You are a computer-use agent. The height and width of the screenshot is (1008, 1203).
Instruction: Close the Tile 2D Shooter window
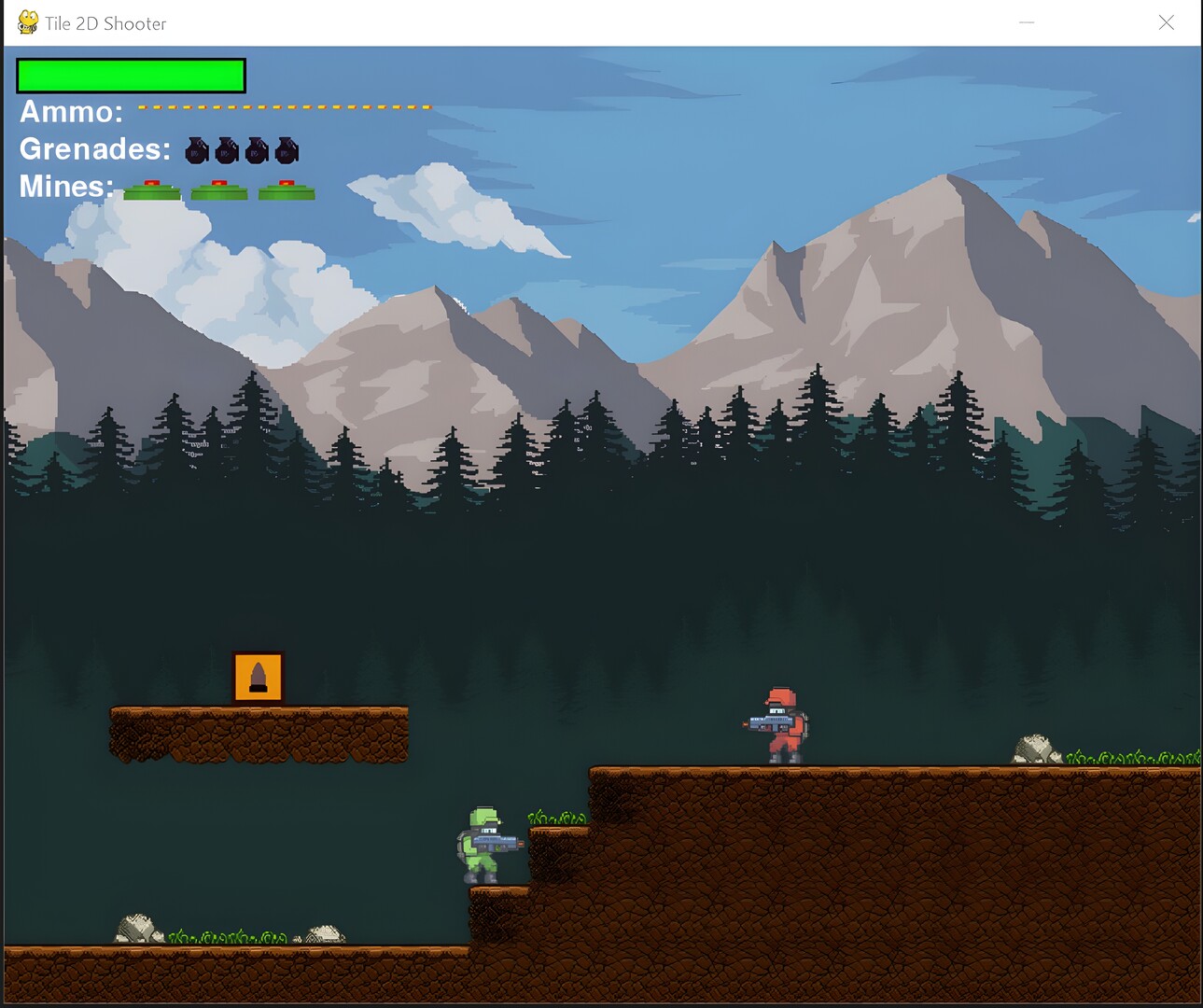click(1166, 22)
